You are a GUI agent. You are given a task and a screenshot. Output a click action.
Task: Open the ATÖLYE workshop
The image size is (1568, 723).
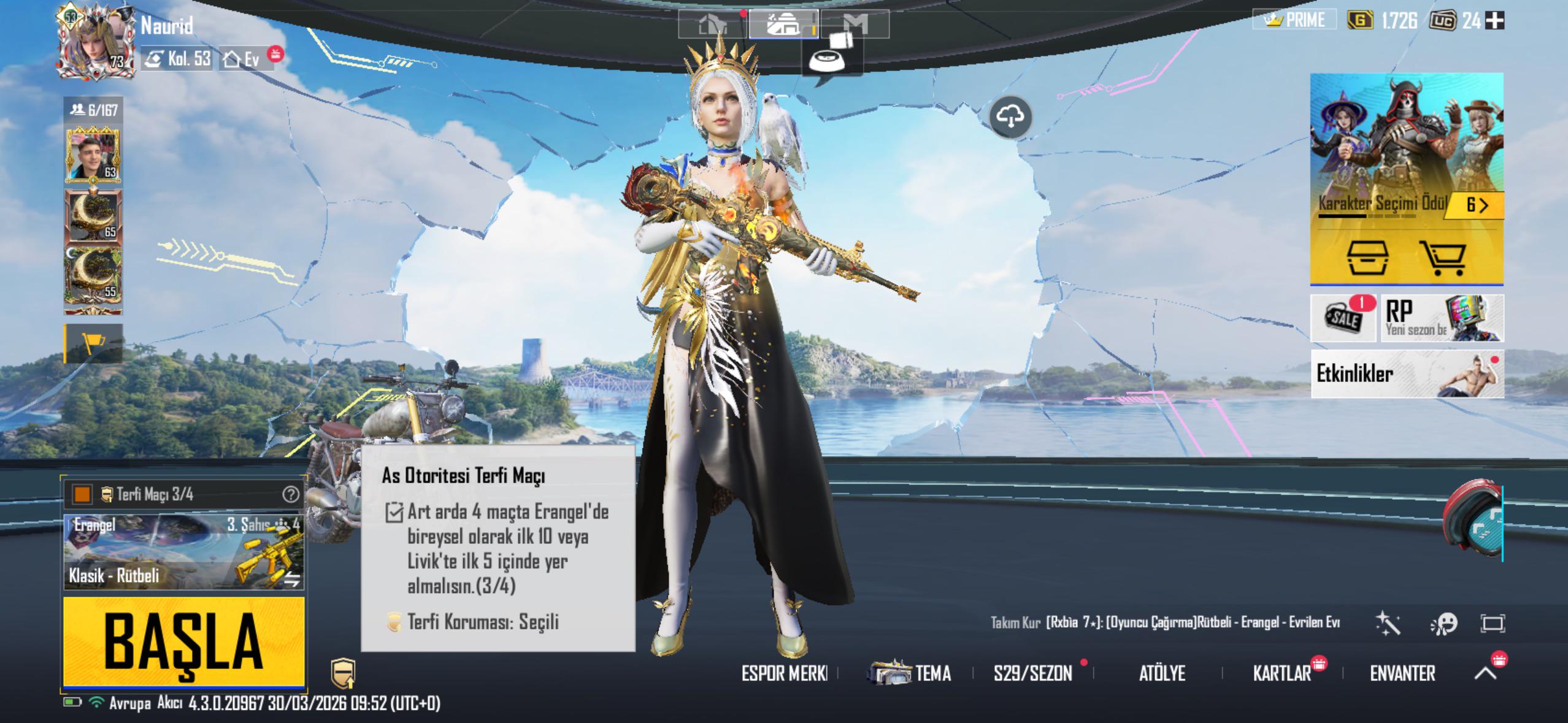tap(1162, 673)
